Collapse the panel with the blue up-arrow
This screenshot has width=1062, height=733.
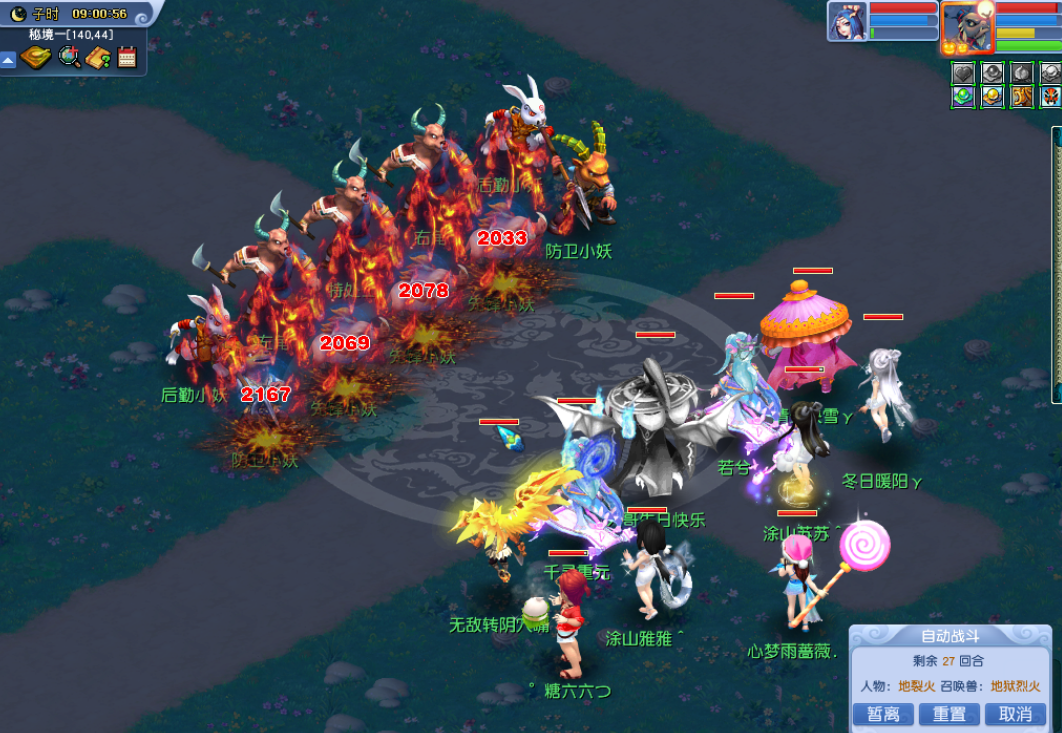click(x=8, y=60)
